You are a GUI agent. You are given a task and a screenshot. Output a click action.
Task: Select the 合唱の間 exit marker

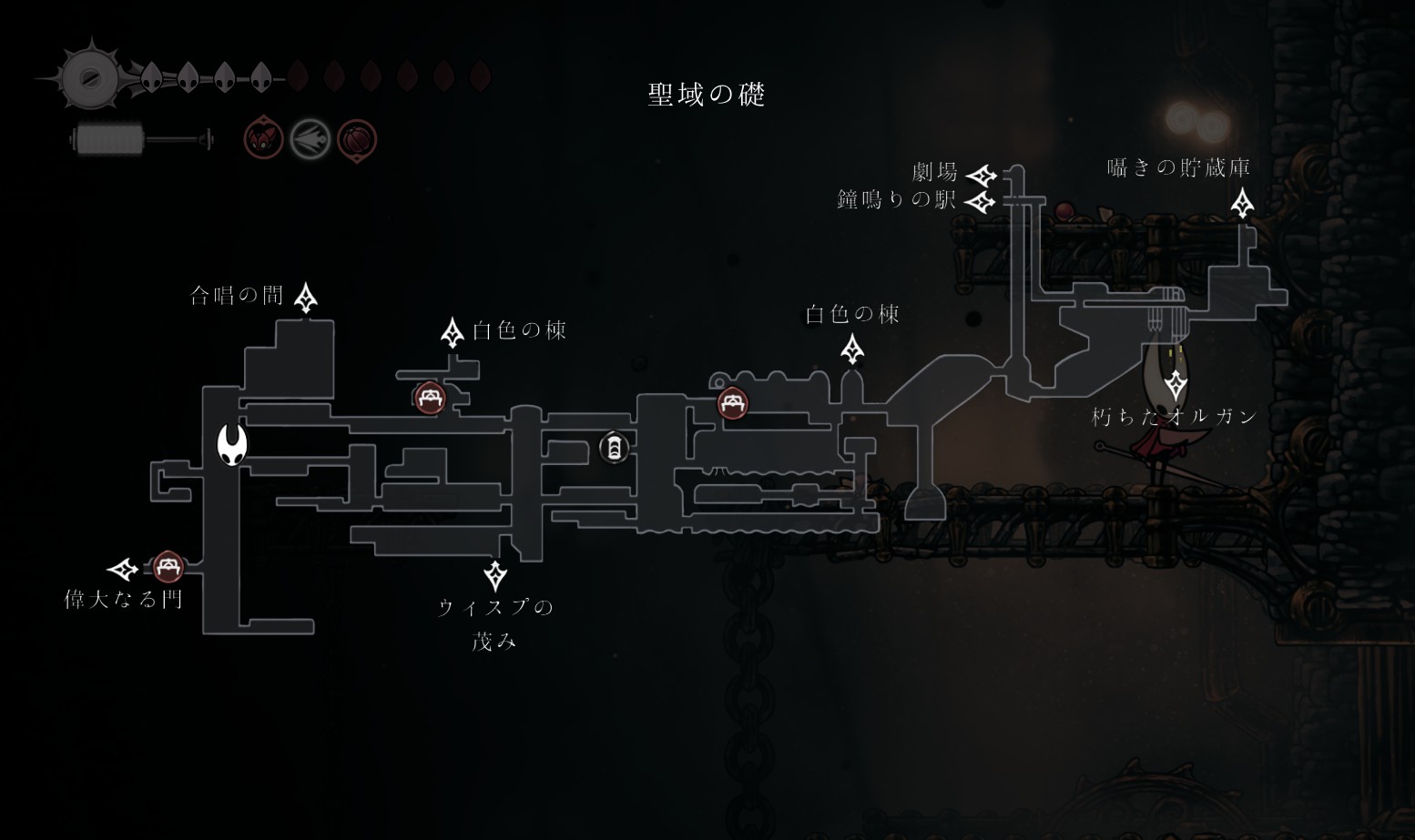tap(306, 297)
